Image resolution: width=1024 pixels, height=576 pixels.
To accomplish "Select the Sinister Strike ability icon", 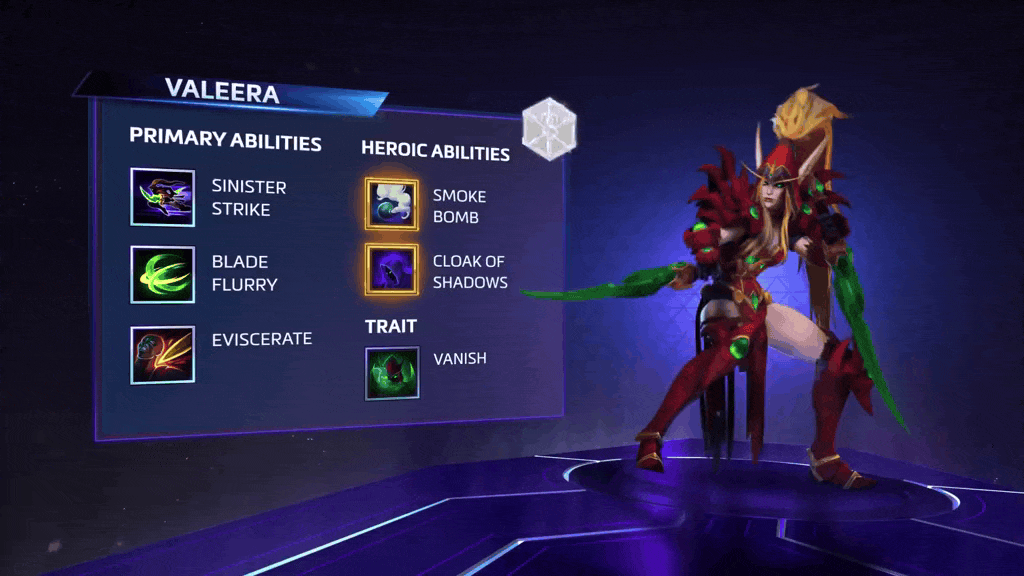I will (162, 197).
